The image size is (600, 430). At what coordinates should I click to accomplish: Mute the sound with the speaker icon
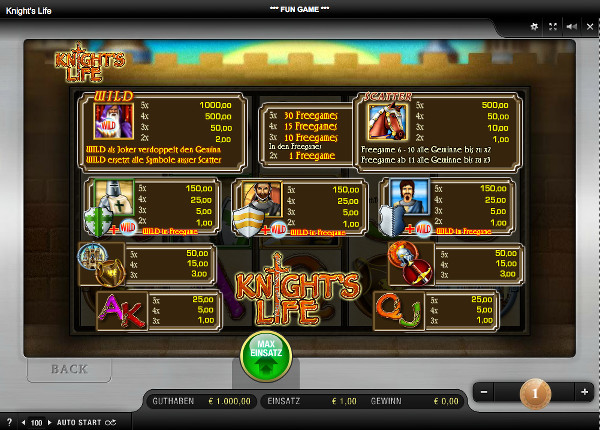pyautogui.click(x=570, y=27)
